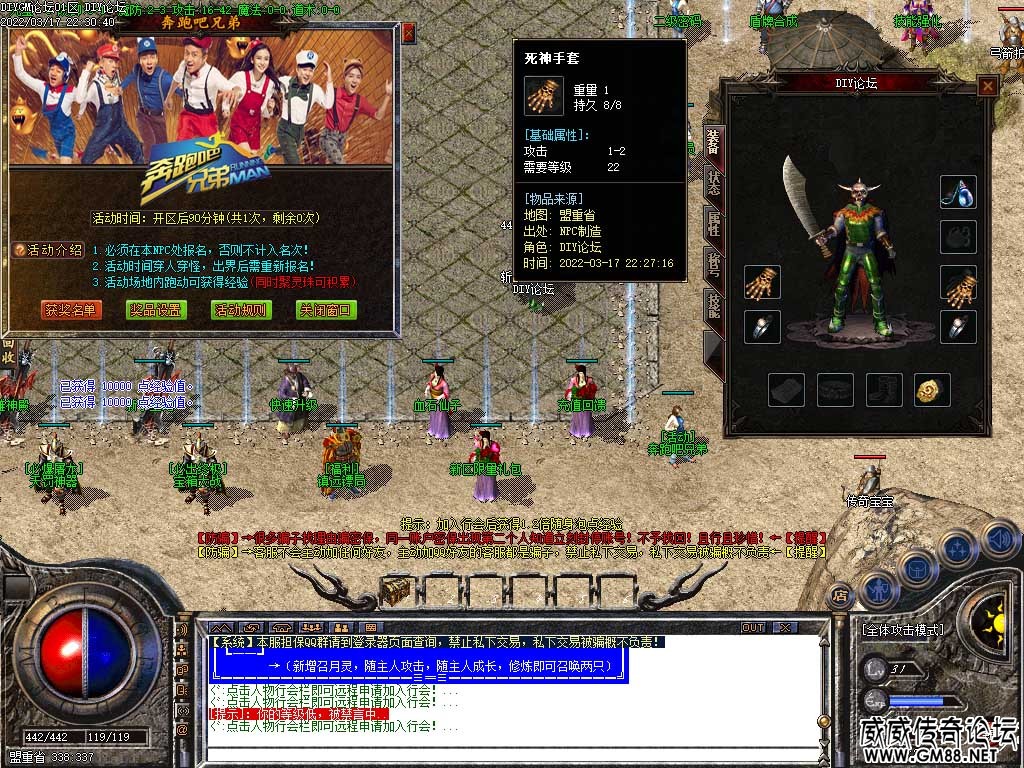The image size is (1024, 768).
Task: Toggle the 全体攻击模式 attack mode label
Action: (902, 630)
